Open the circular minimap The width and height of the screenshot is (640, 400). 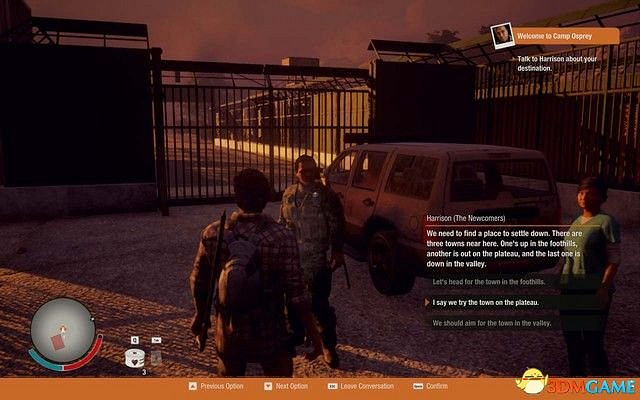coord(62,330)
